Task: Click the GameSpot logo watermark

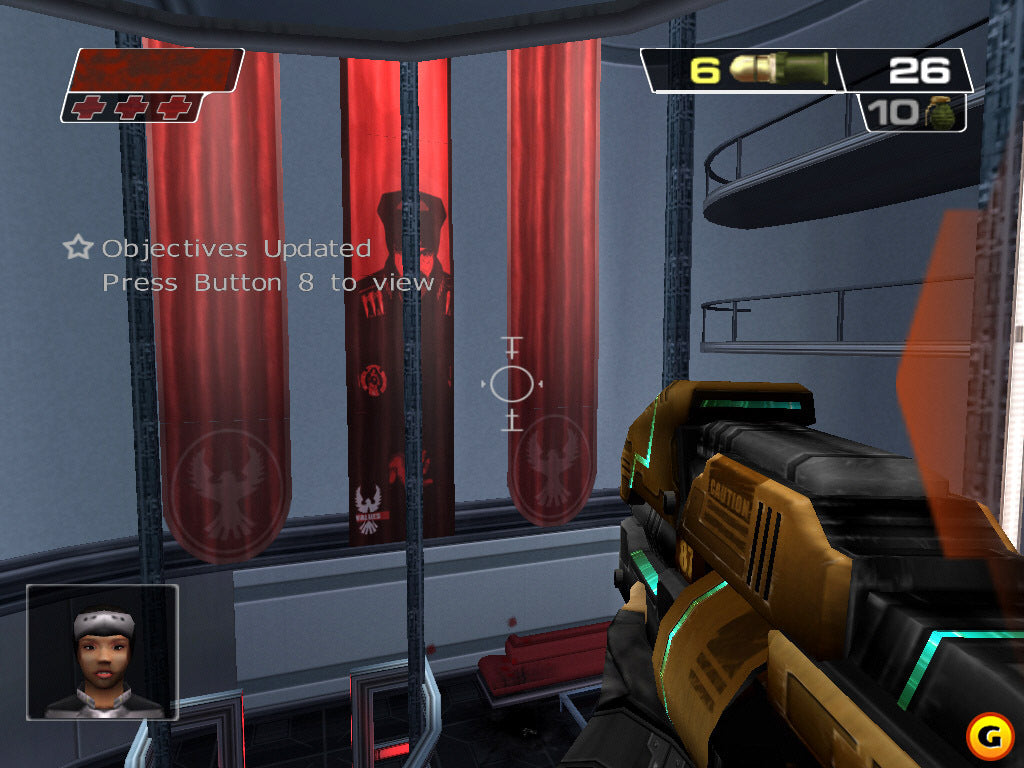Action: 989,736
